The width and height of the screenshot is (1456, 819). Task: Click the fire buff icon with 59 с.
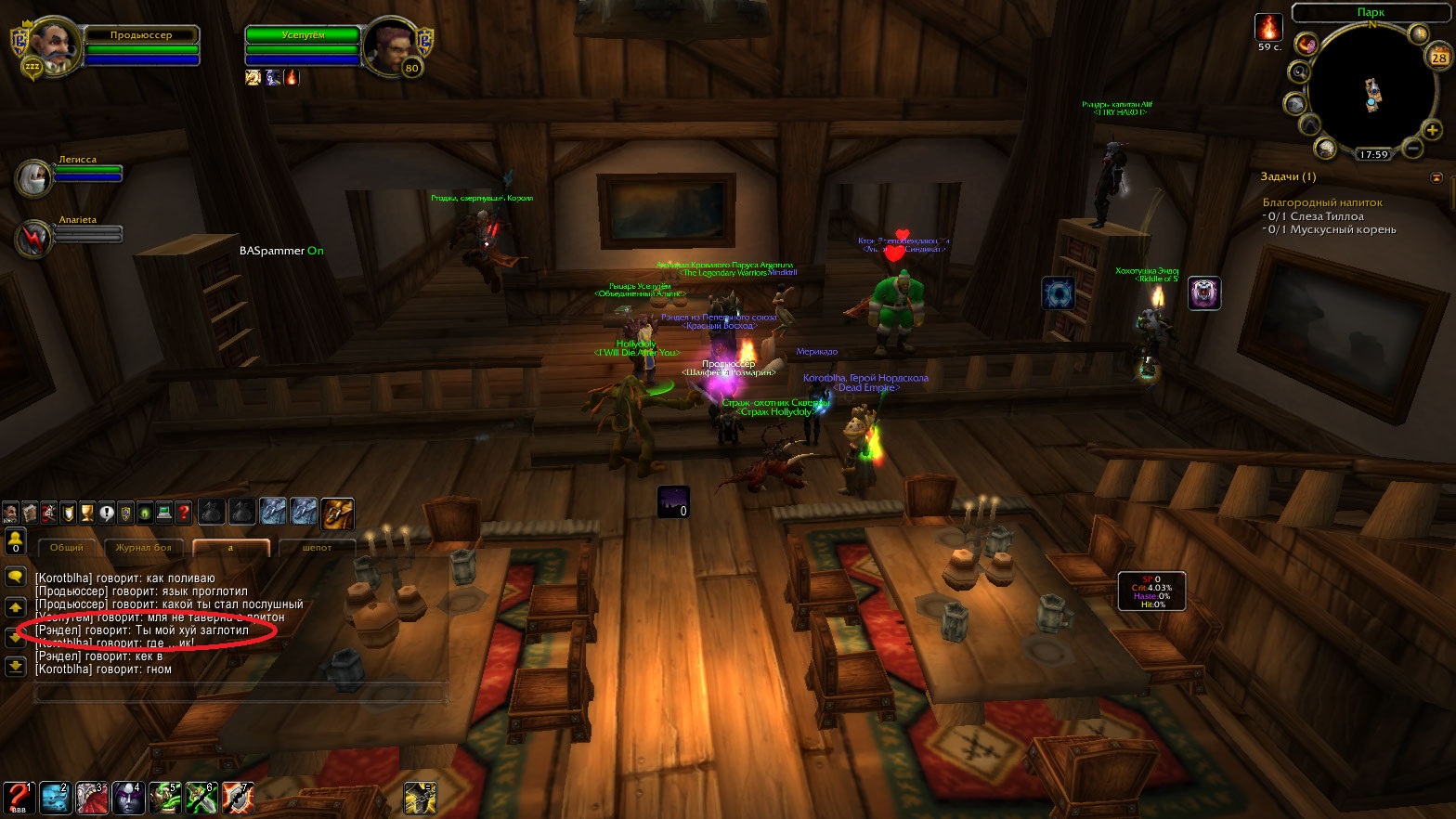pyautogui.click(x=1268, y=27)
